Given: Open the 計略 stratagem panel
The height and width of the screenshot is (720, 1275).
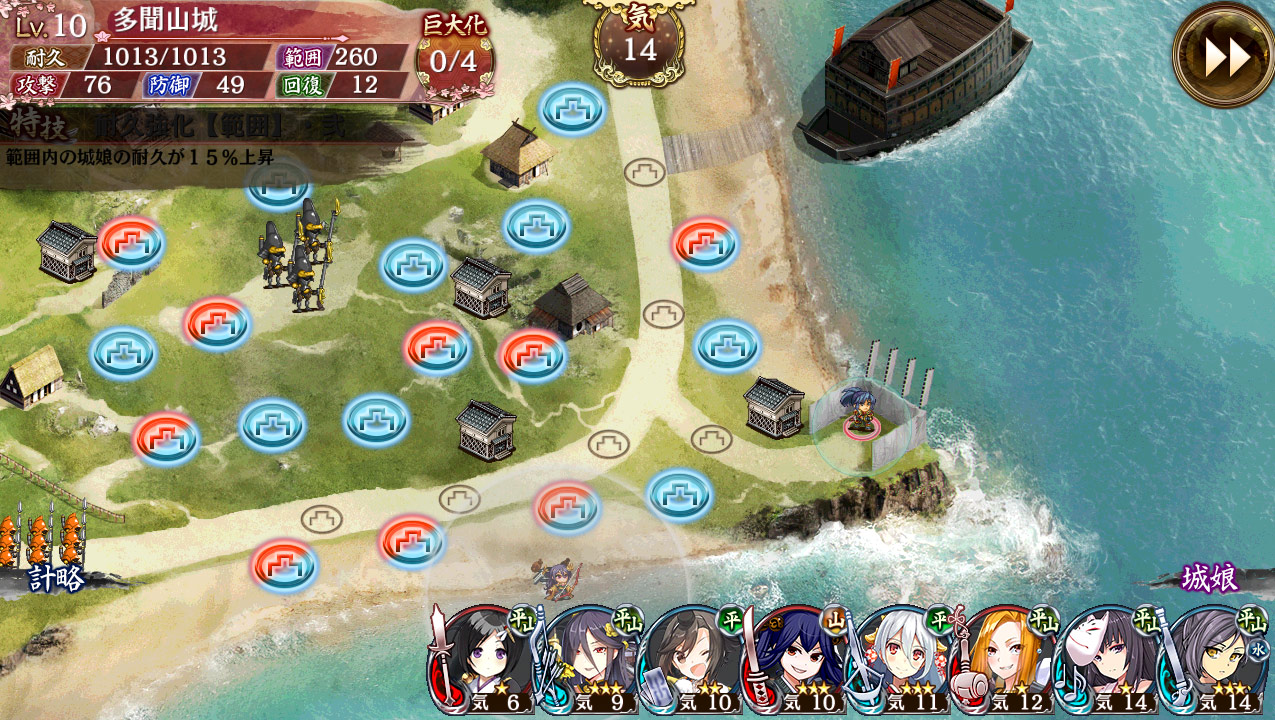Looking at the screenshot, I should pyautogui.click(x=56, y=577).
